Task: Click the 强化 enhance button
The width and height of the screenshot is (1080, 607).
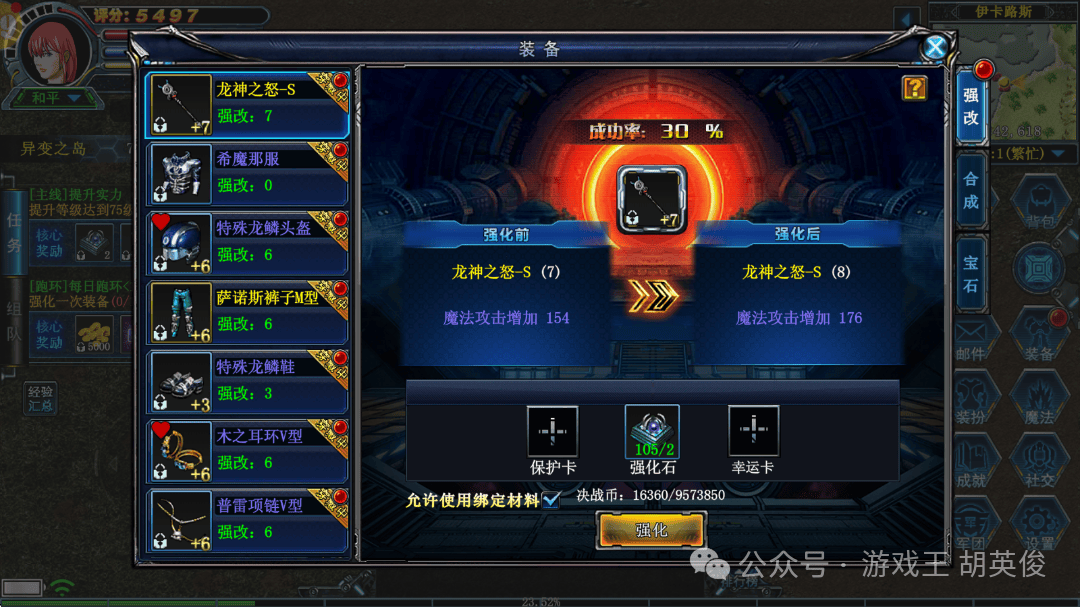Action: point(651,531)
